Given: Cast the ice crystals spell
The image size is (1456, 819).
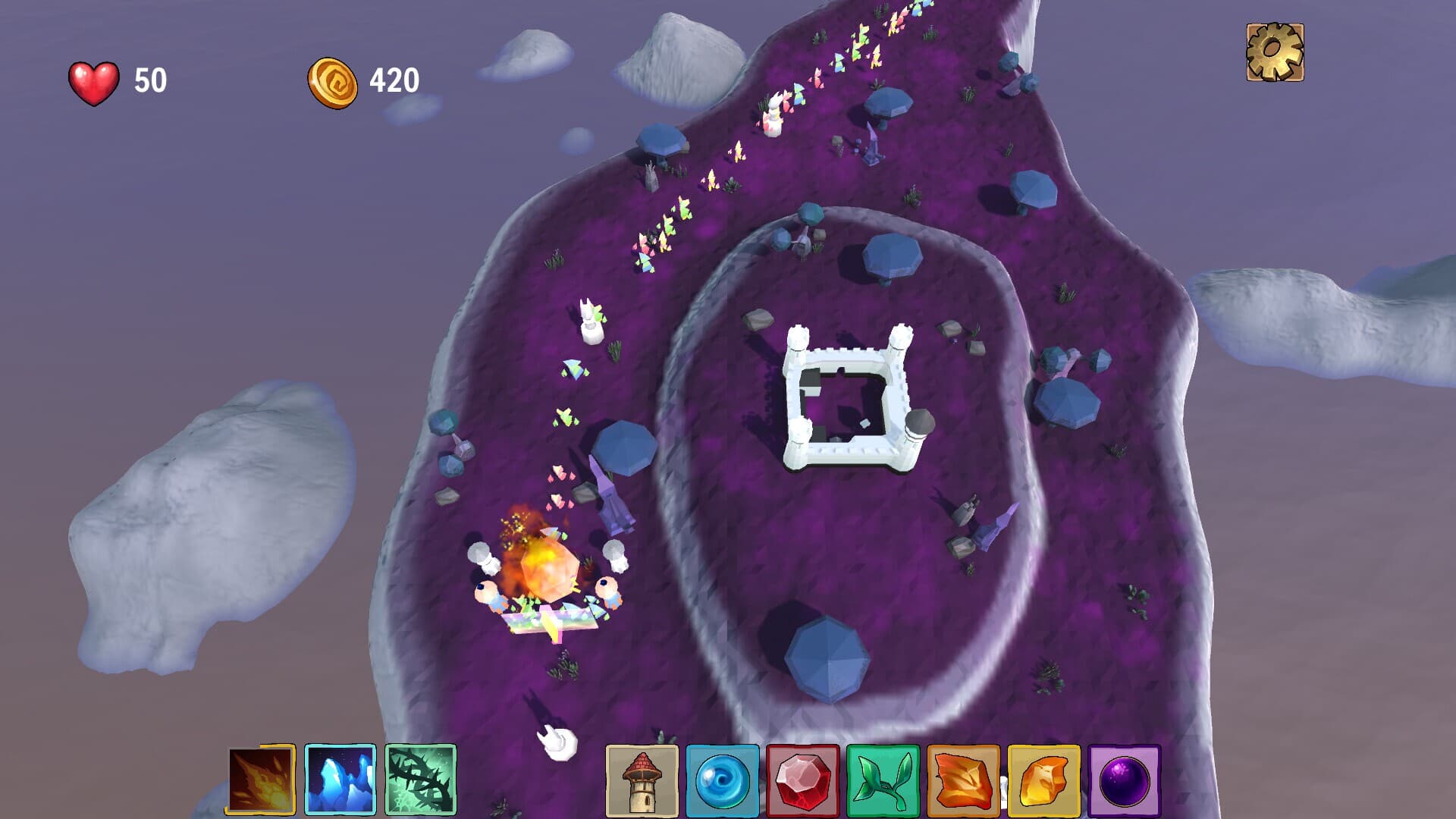Looking at the screenshot, I should tap(340, 780).
